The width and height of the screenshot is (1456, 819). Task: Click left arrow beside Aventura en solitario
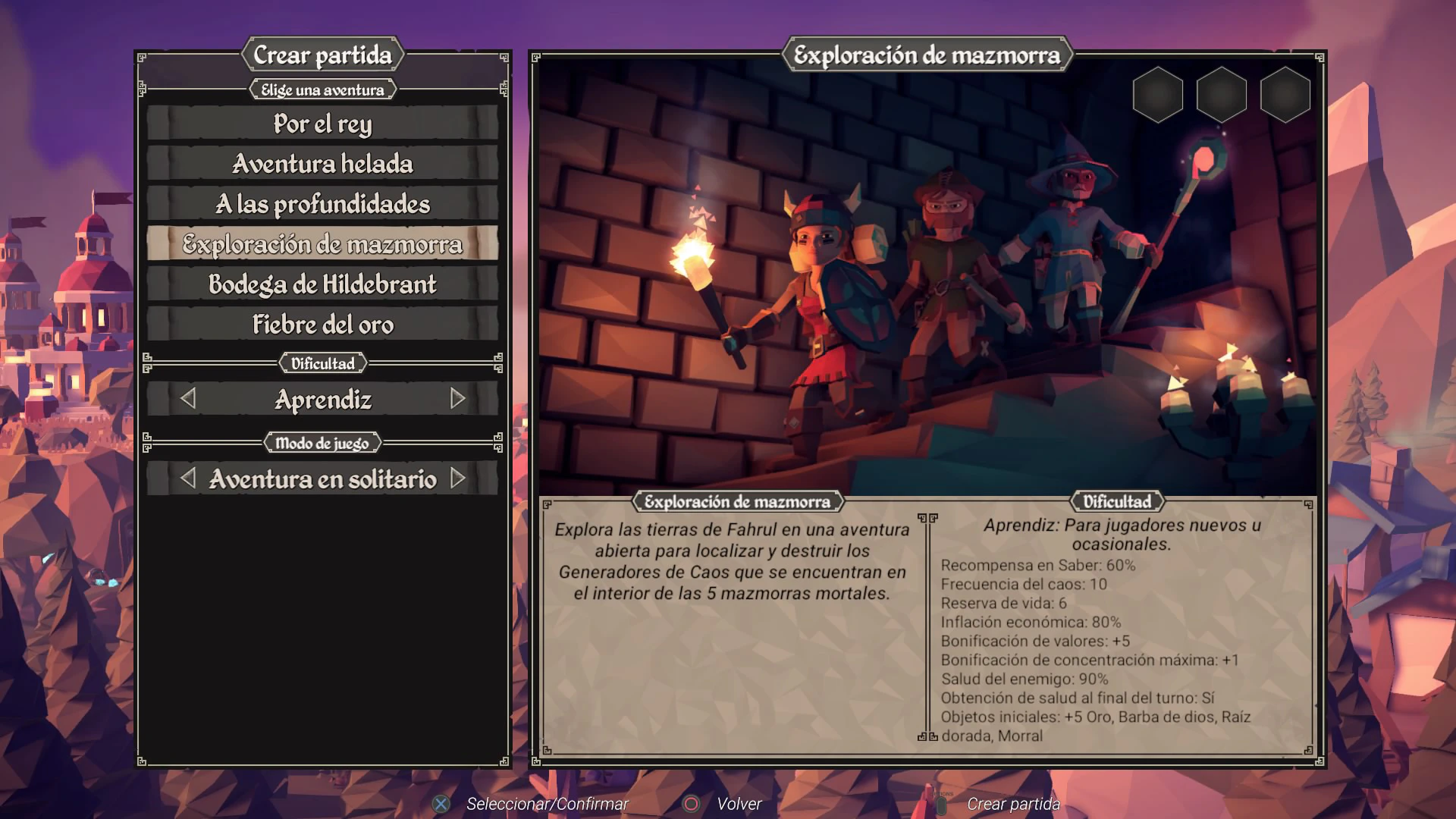pyautogui.click(x=188, y=479)
